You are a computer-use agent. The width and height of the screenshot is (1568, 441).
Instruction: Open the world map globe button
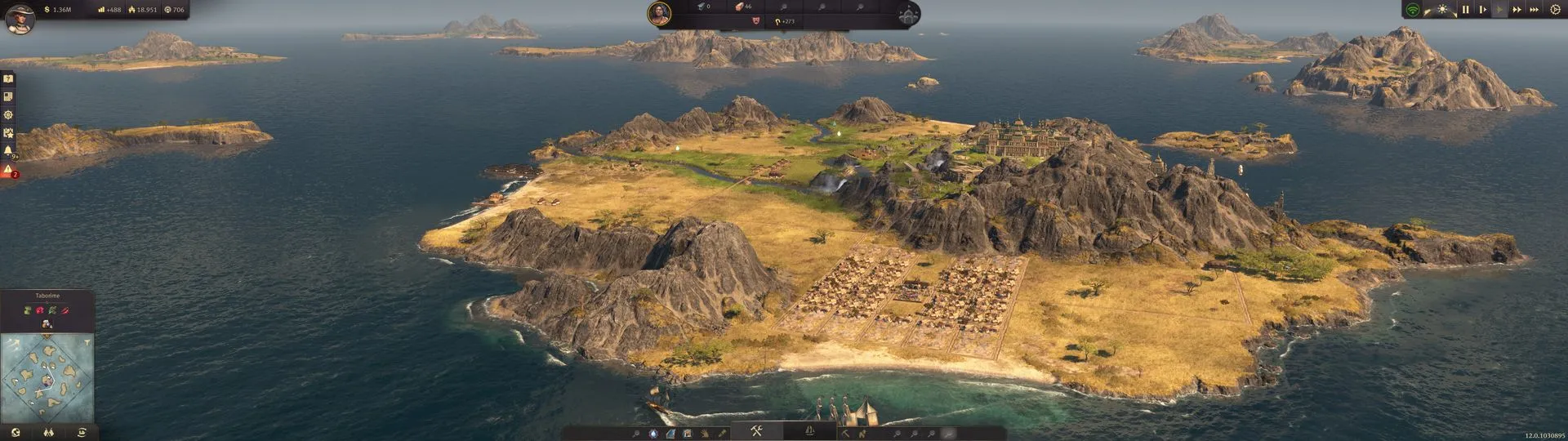pos(16,433)
